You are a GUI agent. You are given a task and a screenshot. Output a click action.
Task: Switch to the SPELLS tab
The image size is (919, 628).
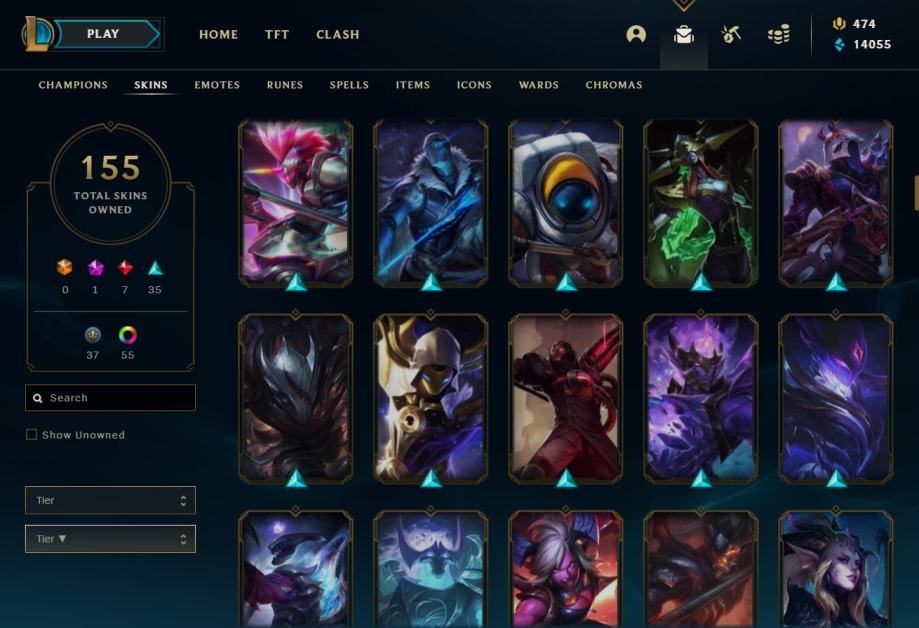(x=349, y=85)
